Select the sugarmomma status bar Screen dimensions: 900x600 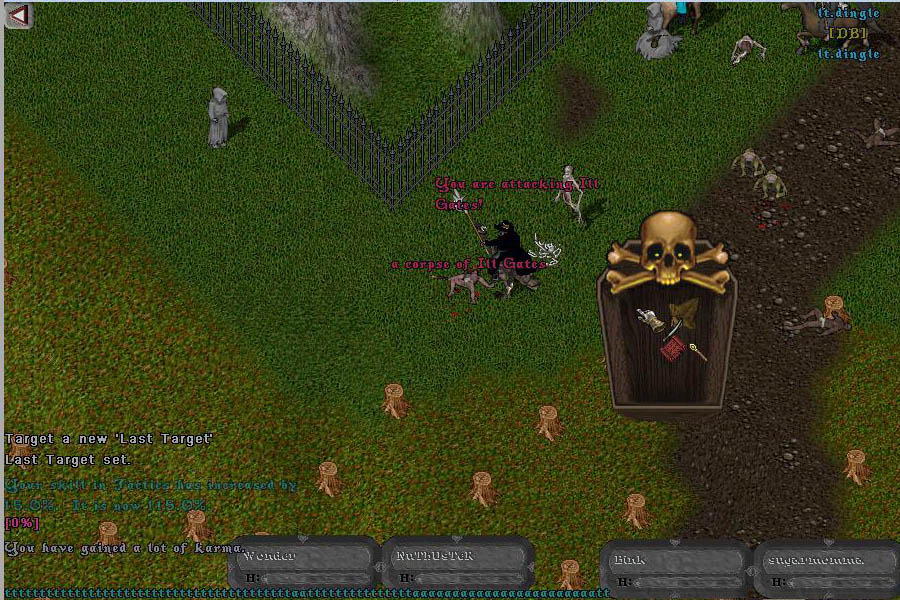pyautogui.click(x=826, y=568)
